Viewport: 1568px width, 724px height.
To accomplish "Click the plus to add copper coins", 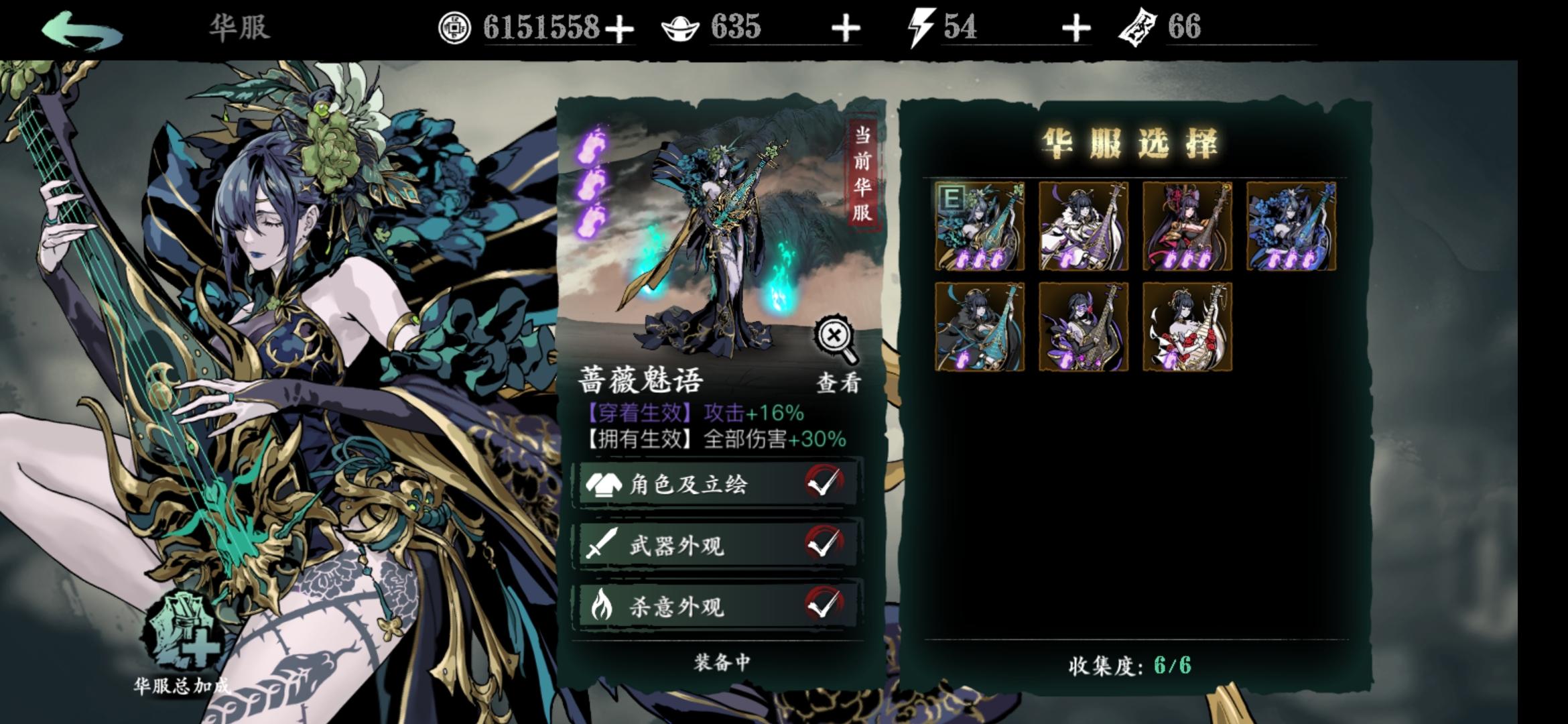I will pyautogui.click(x=619, y=28).
